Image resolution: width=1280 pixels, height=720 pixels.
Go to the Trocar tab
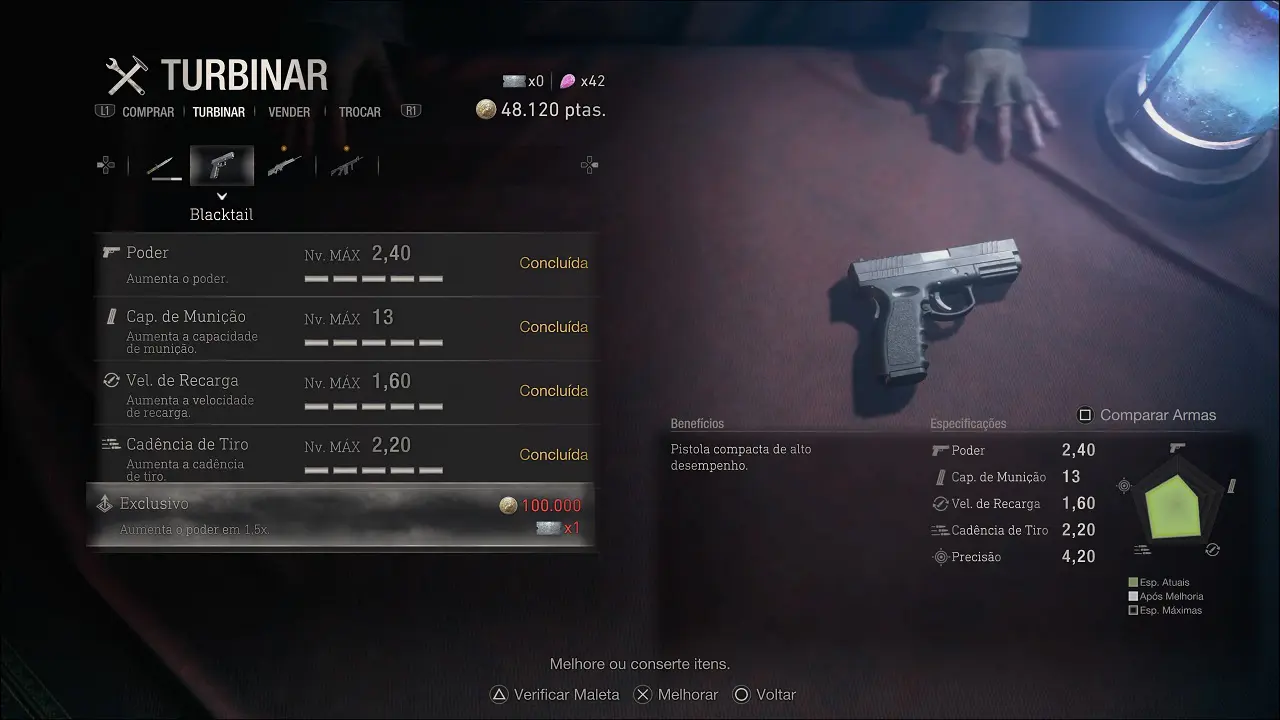359,112
